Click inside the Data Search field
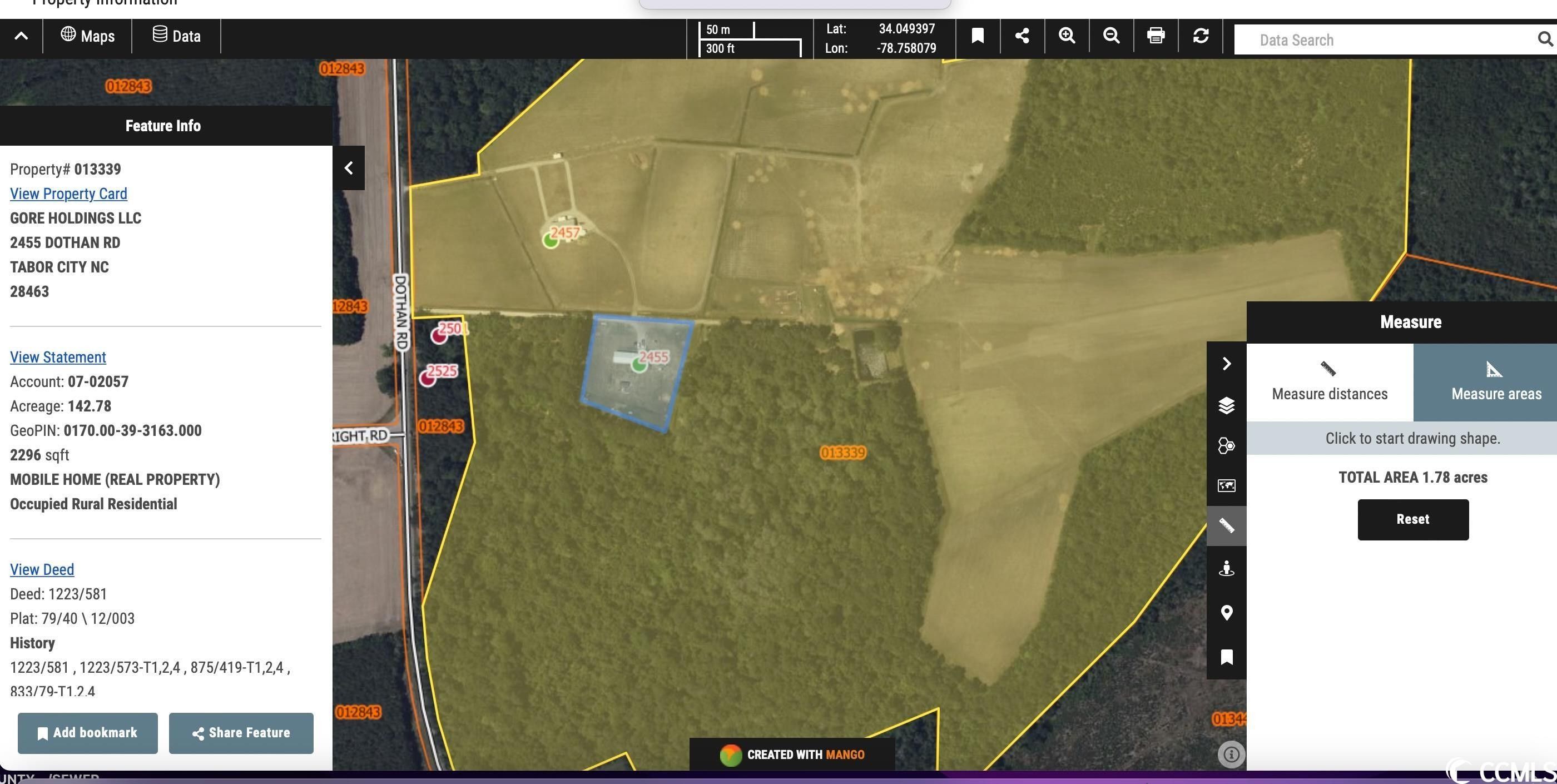Viewport: 1557px width, 784px height. (1378, 39)
